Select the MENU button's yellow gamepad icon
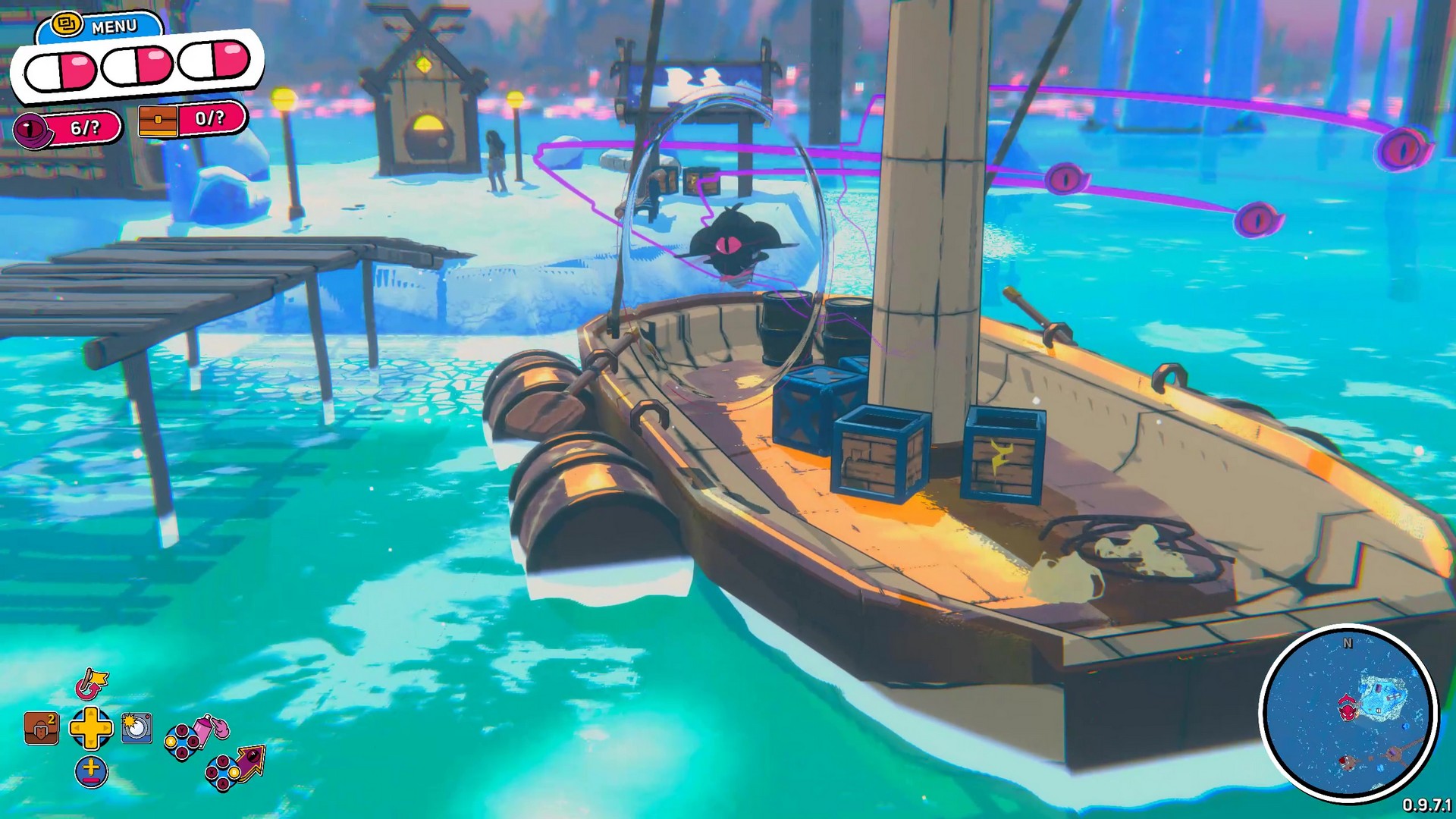 point(67,24)
